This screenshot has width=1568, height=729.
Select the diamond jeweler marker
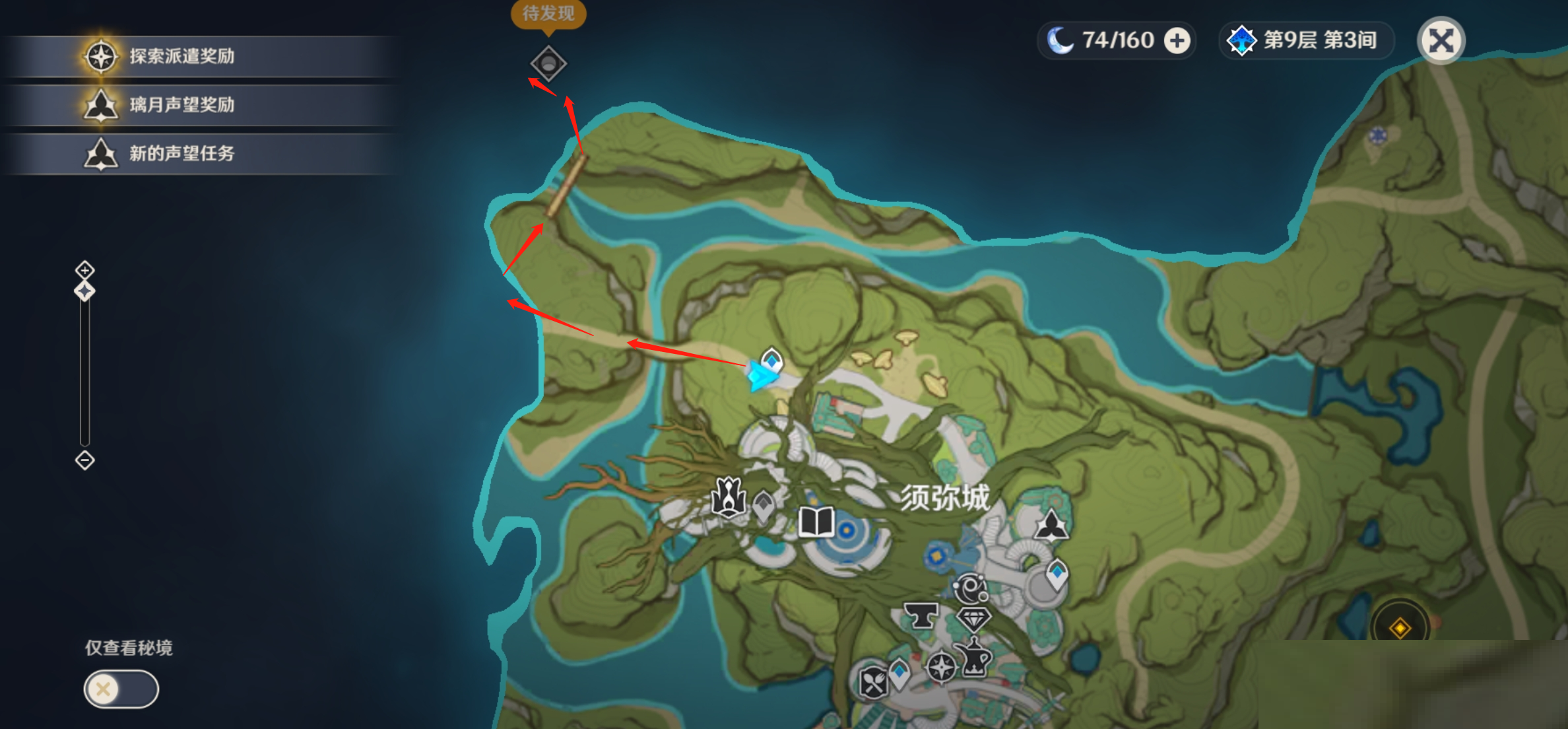[x=973, y=619]
